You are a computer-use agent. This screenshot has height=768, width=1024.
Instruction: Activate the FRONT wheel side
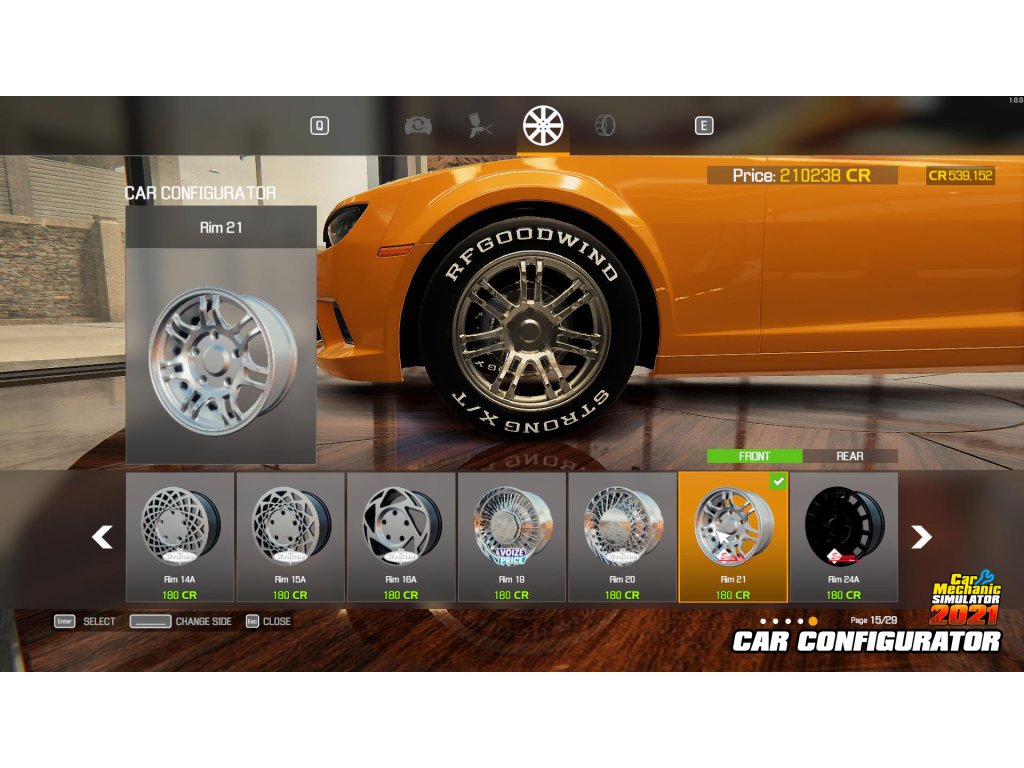(754, 456)
